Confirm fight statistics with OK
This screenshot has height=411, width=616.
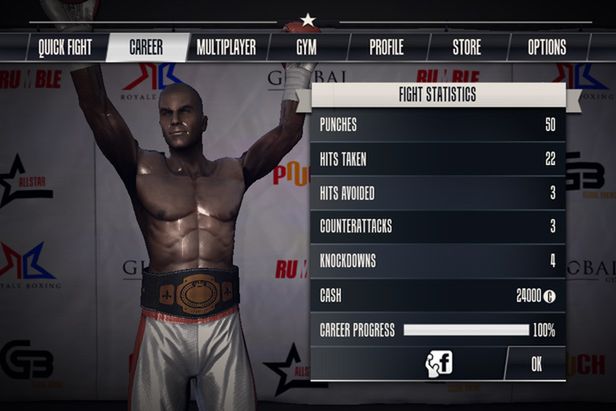pyautogui.click(x=536, y=364)
